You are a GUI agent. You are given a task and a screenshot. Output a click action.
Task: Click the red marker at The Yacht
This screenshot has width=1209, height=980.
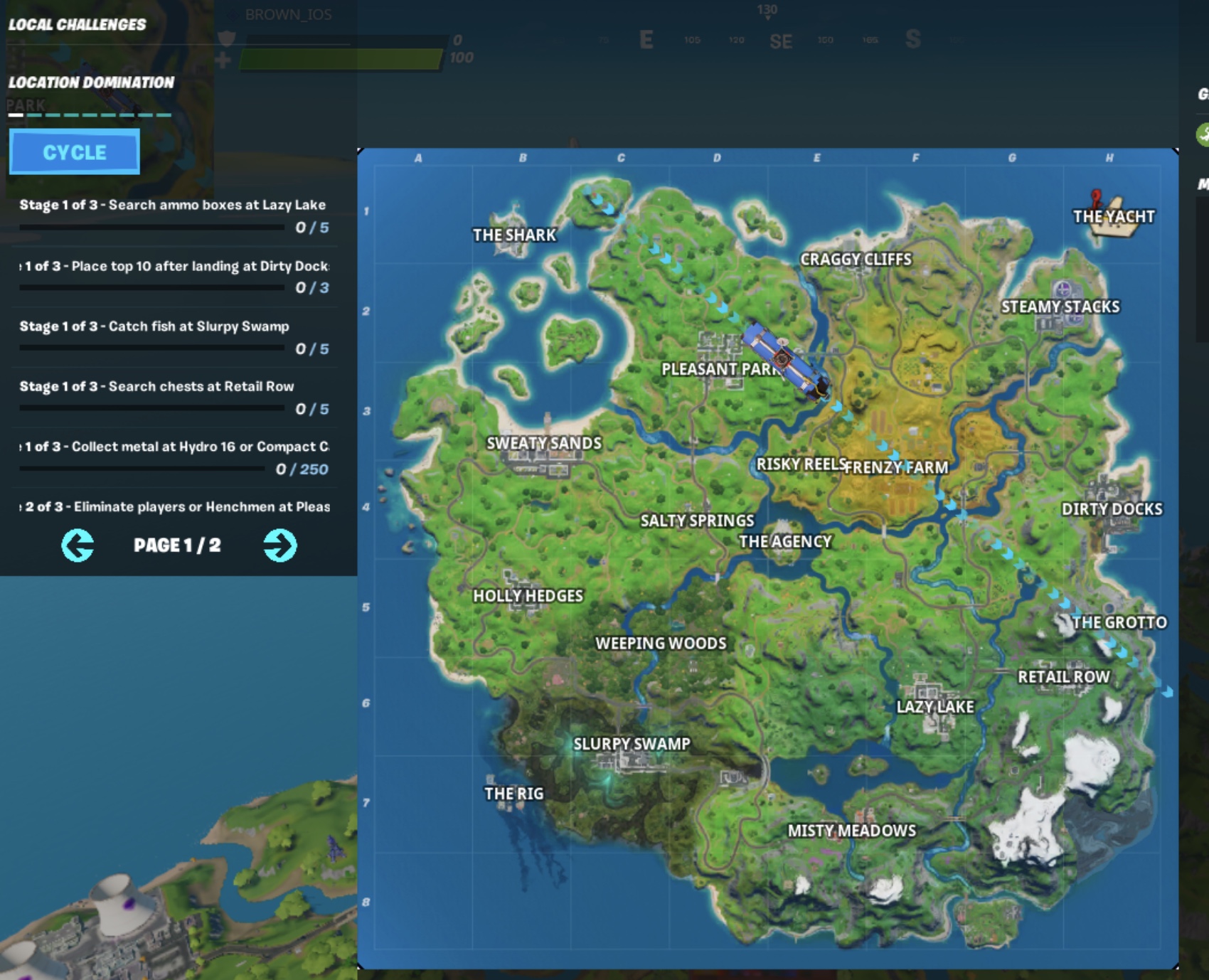pyautogui.click(x=1096, y=197)
